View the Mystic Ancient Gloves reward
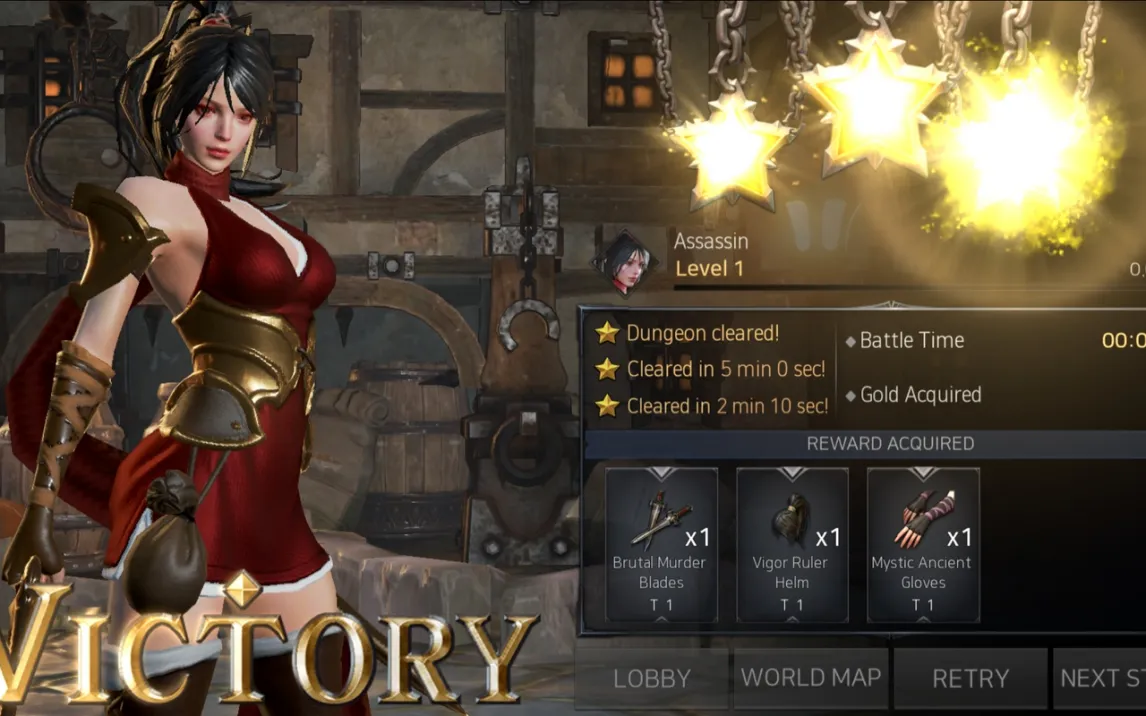Screen dimensions: 1146x716 pos(923,544)
